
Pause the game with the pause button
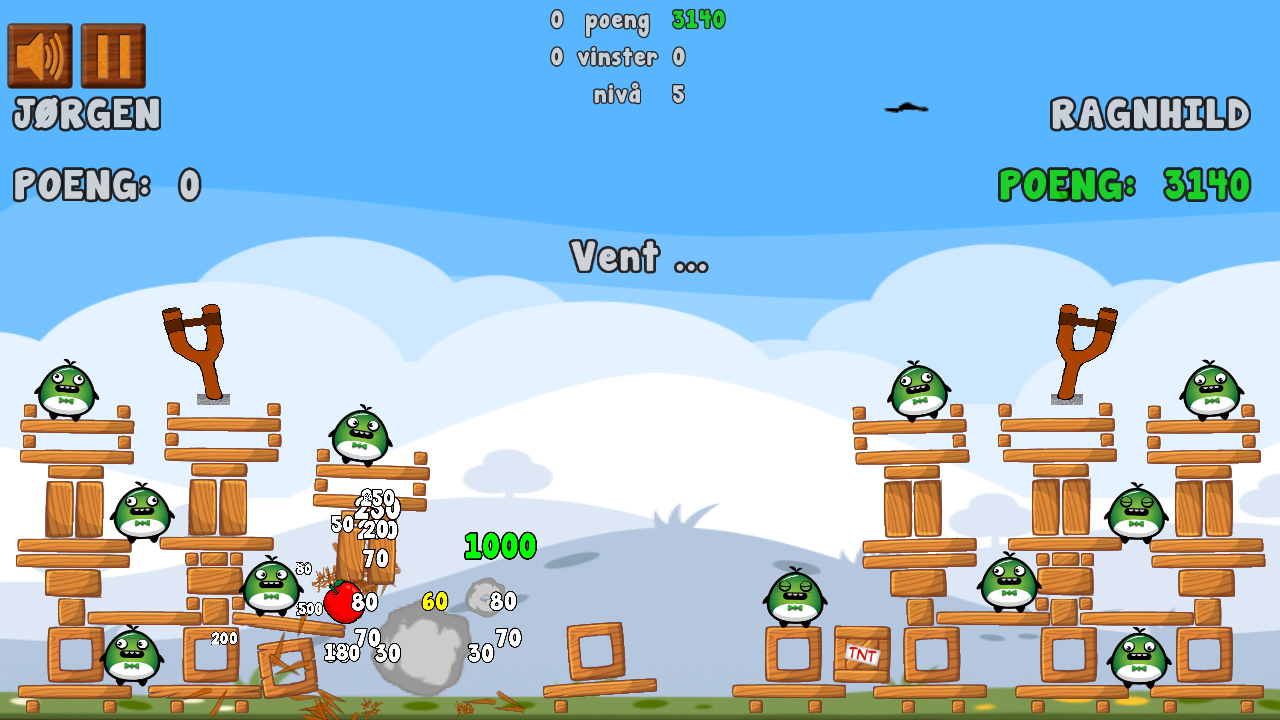113,56
